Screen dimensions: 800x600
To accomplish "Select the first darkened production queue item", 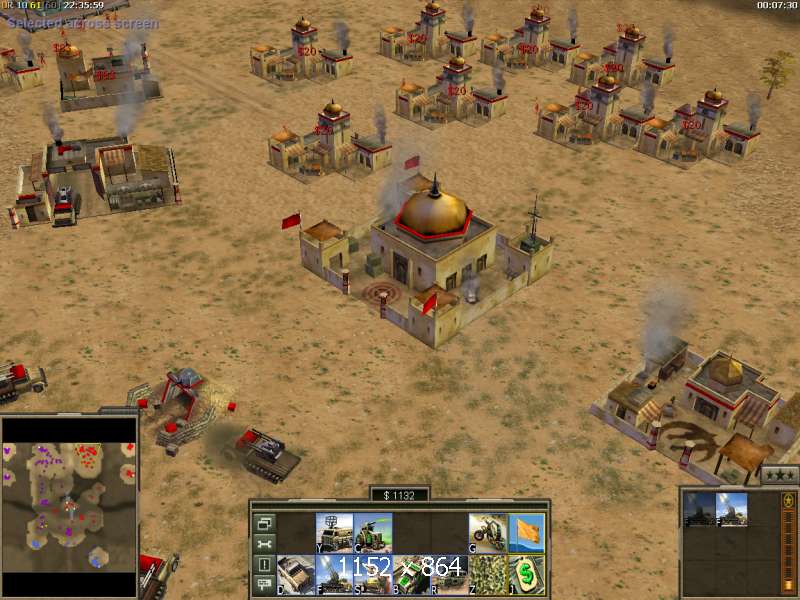I will coord(698,509).
